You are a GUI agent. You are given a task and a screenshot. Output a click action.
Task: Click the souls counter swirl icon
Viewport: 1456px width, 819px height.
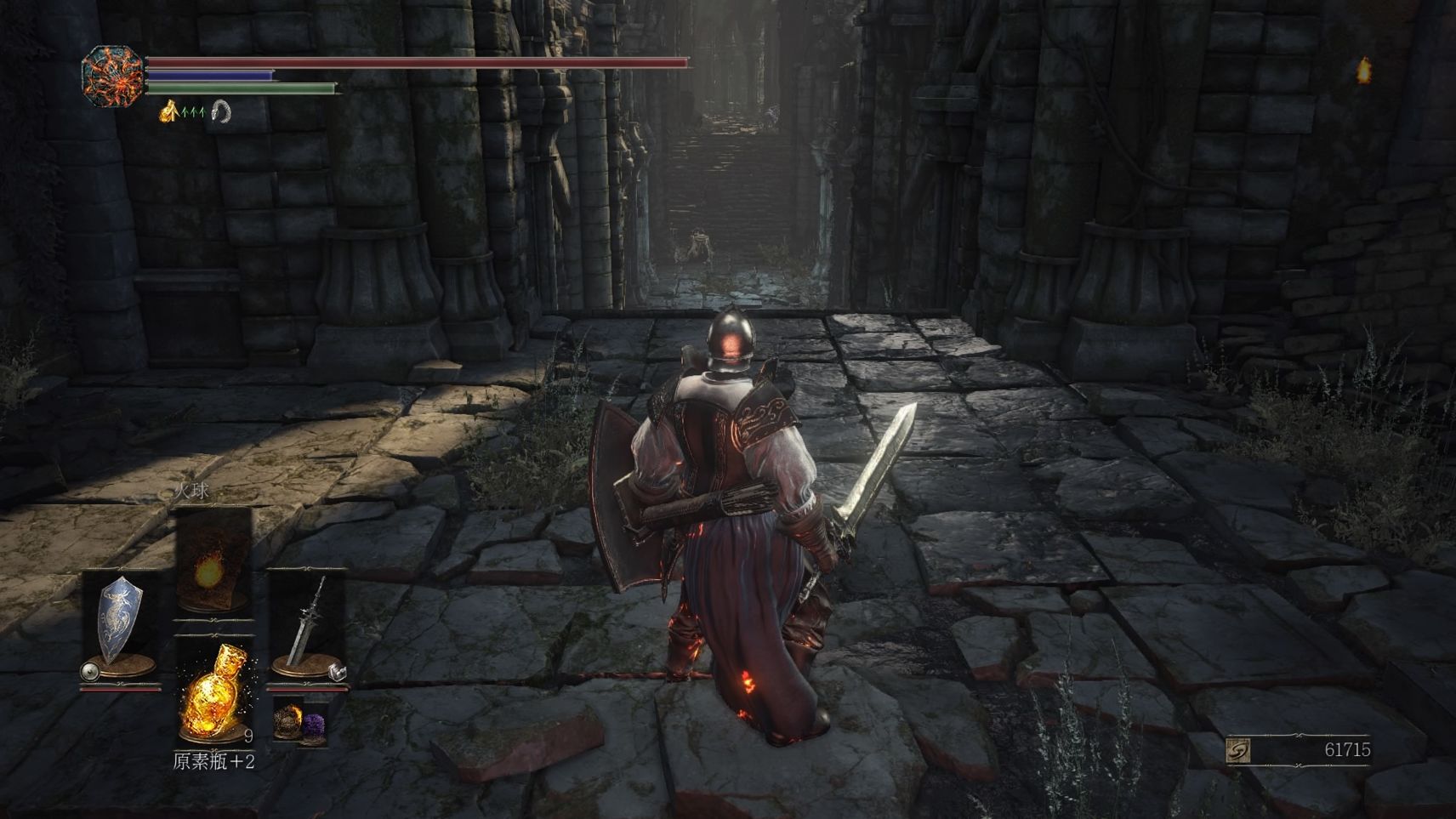tap(1238, 750)
